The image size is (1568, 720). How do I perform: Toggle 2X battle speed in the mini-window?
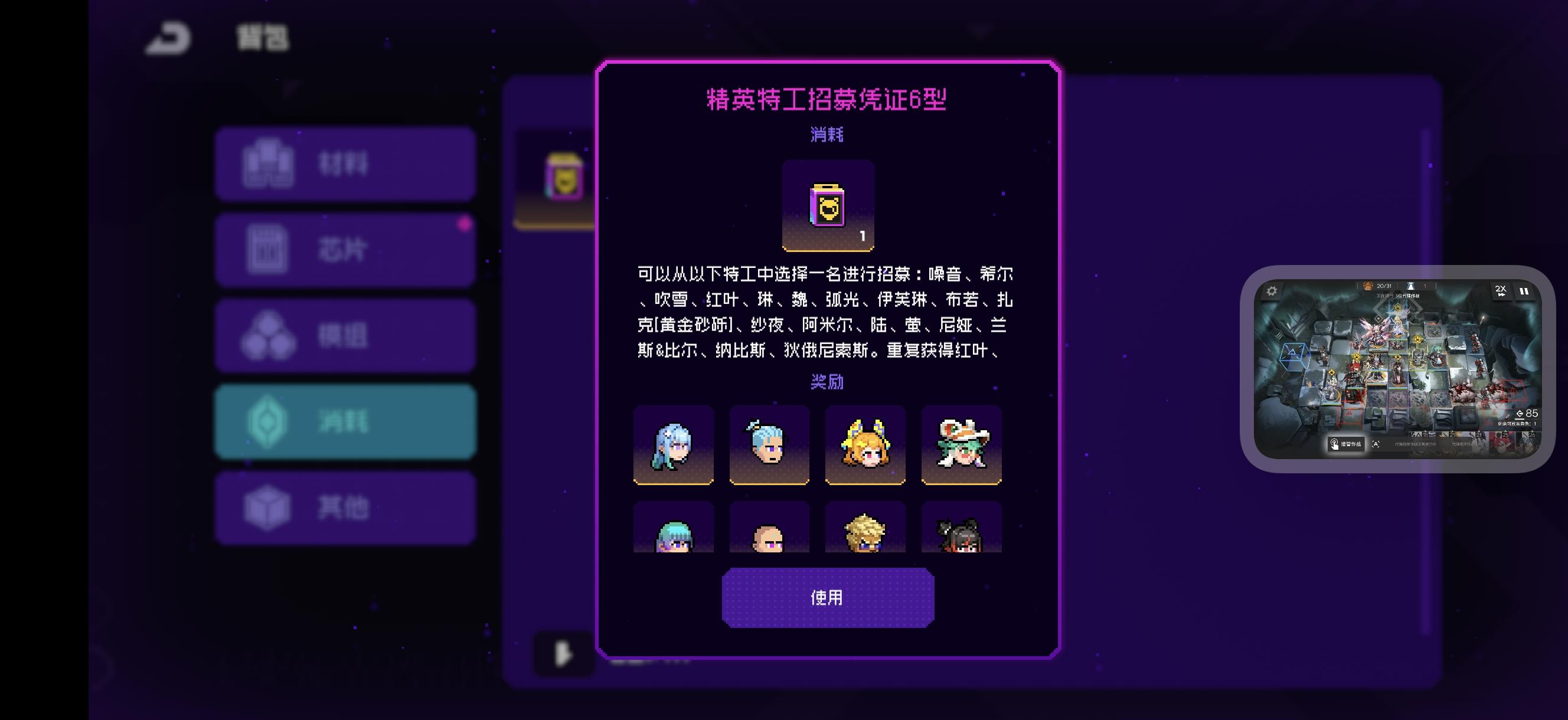(1502, 292)
